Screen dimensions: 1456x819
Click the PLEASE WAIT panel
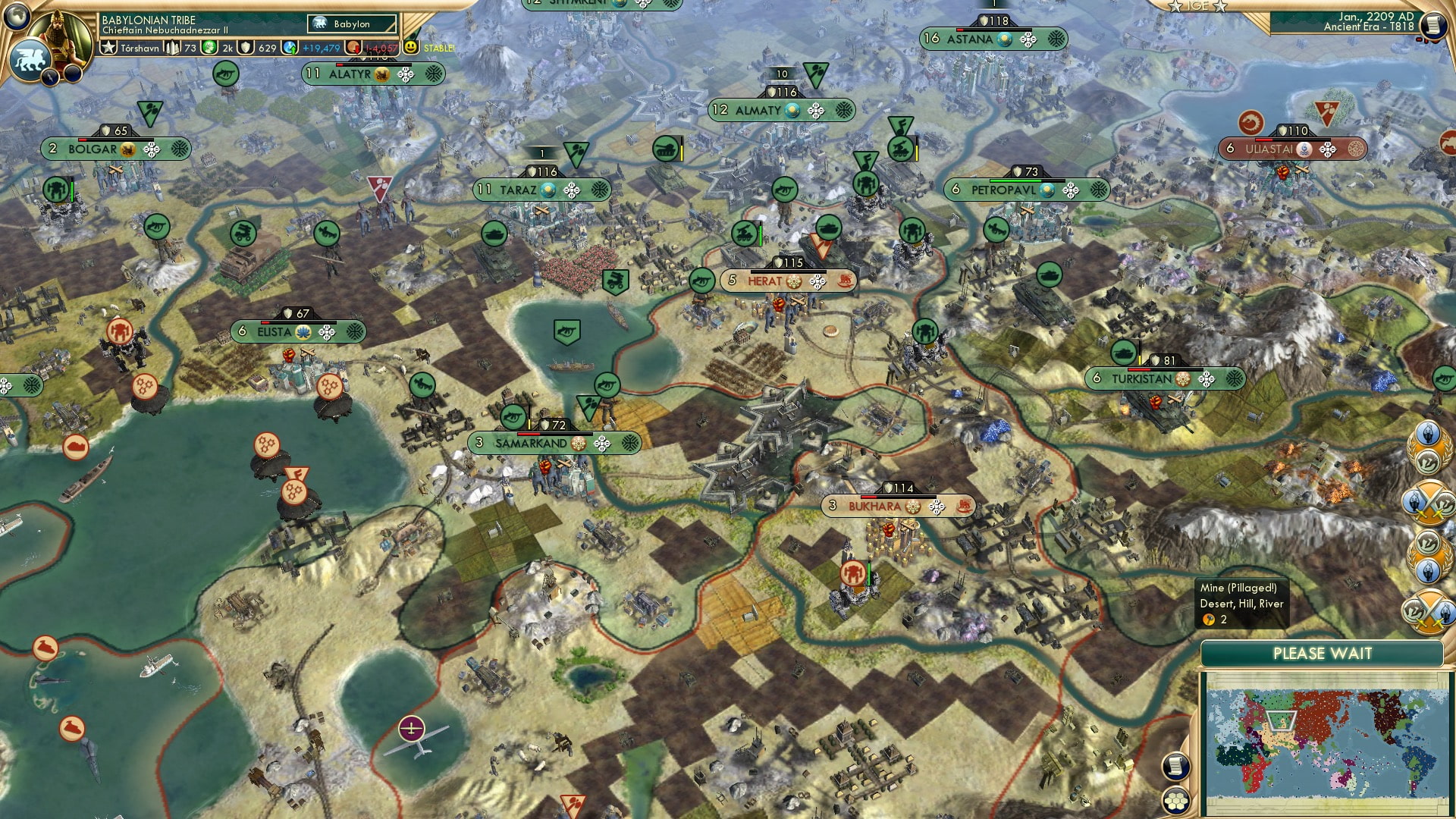pyautogui.click(x=1323, y=653)
